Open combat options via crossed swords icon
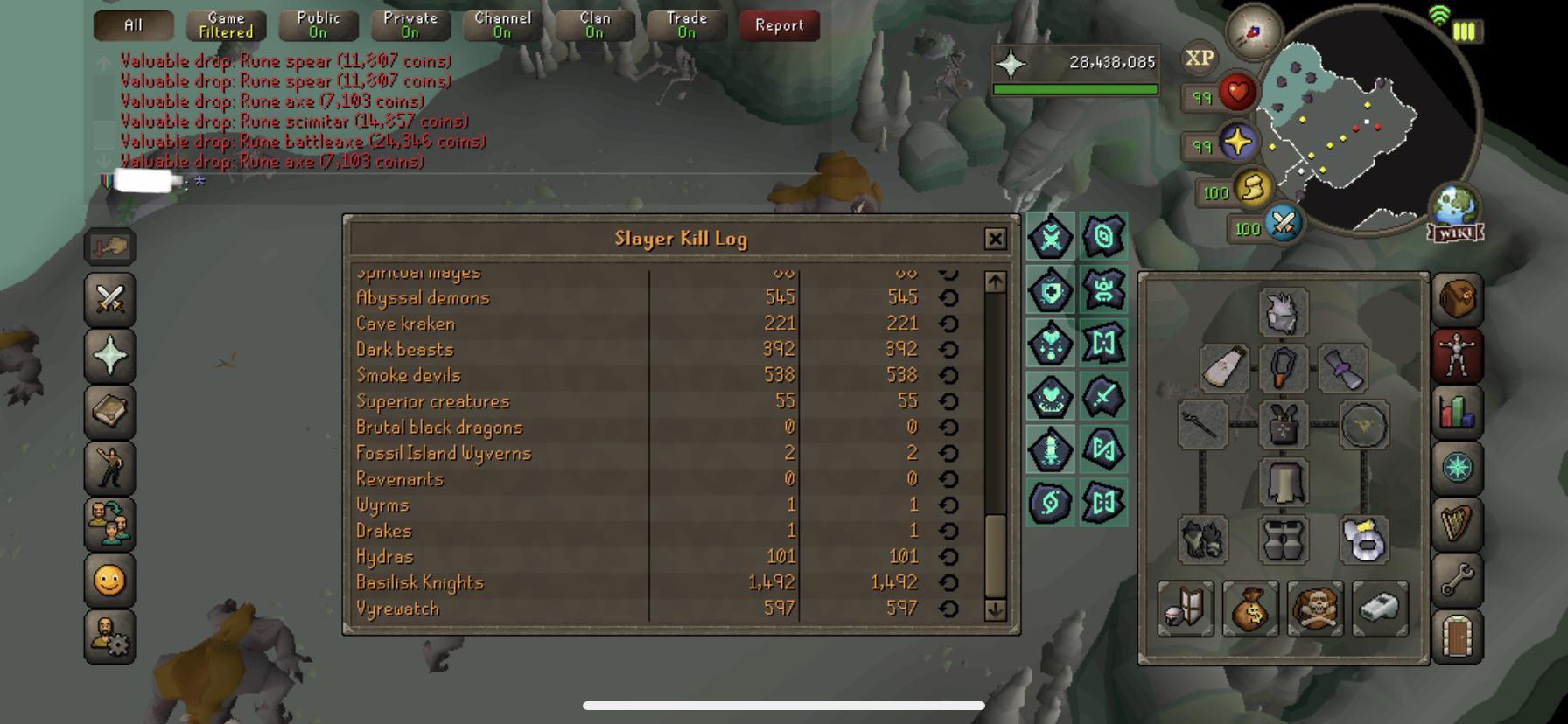The image size is (1568, 724). 109,301
